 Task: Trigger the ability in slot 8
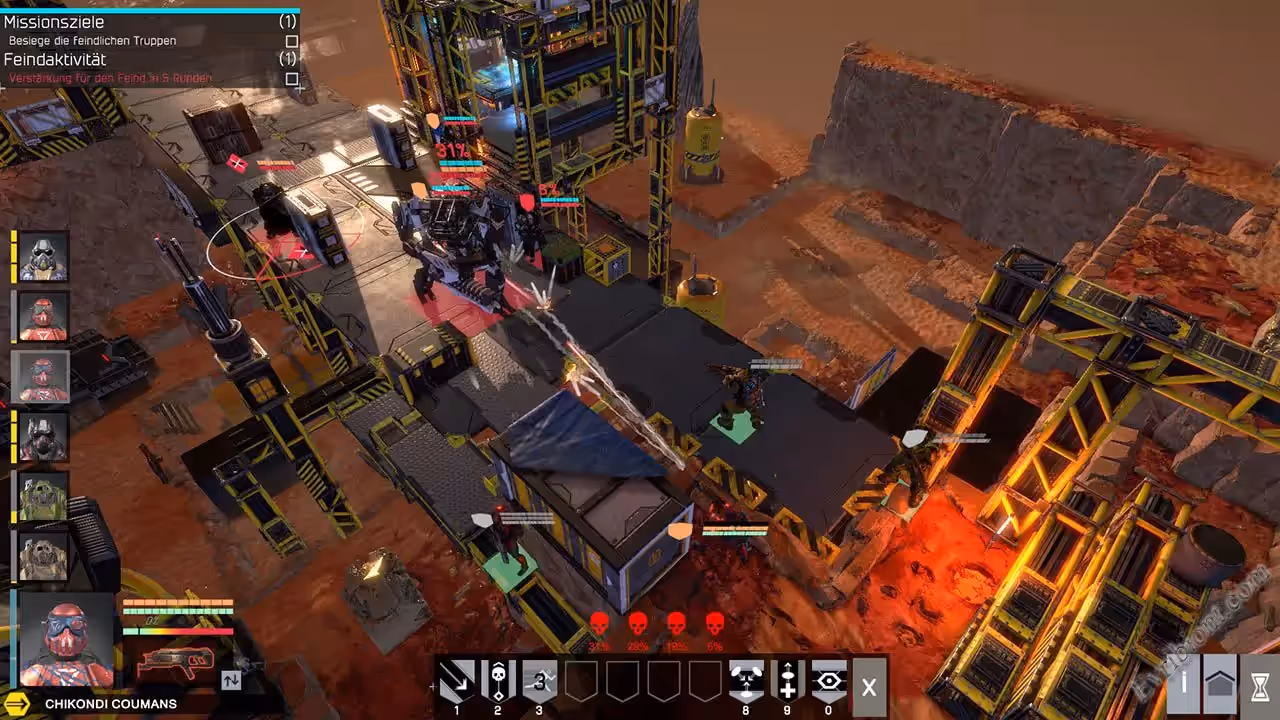[746, 680]
